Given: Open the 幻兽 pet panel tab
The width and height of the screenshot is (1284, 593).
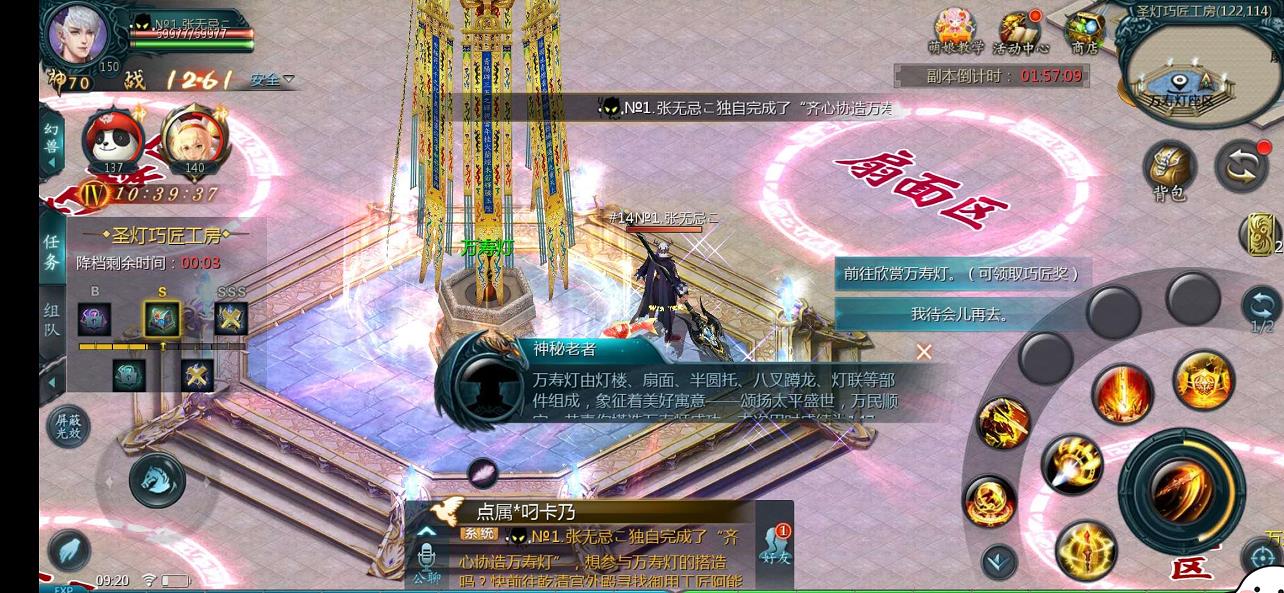Looking at the screenshot, I should tap(52, 146).
